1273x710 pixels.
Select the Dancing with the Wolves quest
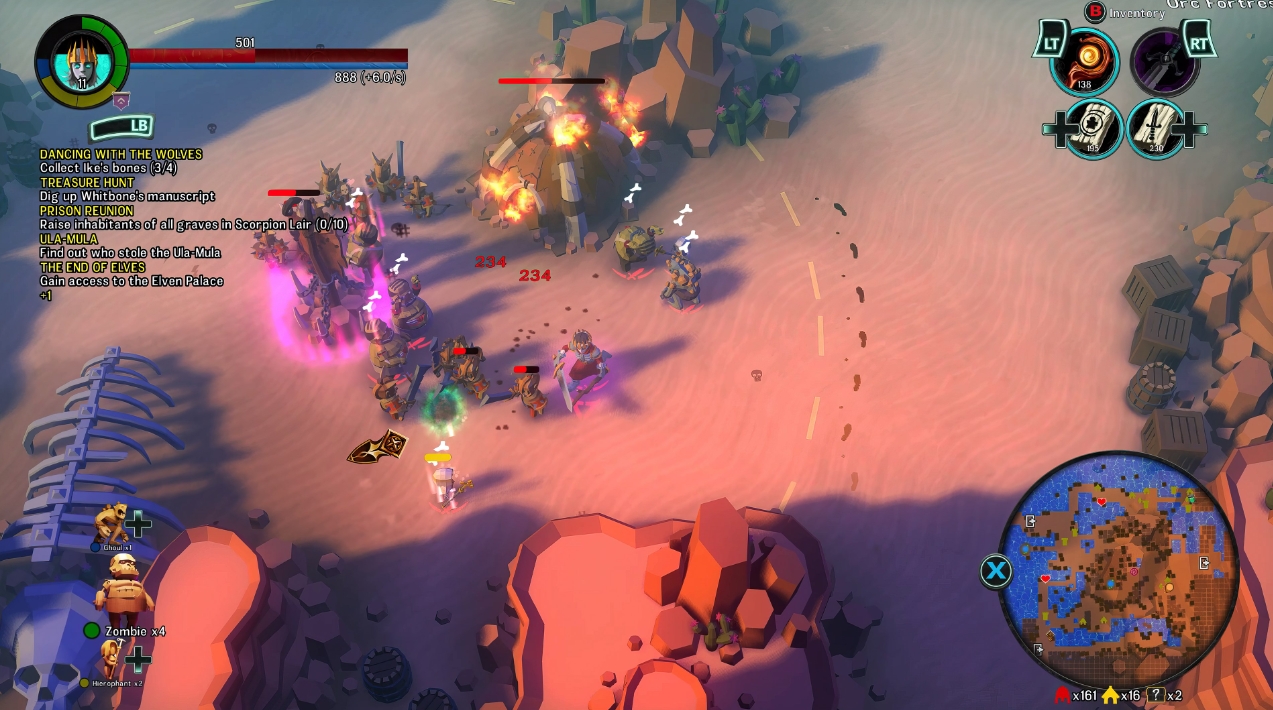coord(121,154)
